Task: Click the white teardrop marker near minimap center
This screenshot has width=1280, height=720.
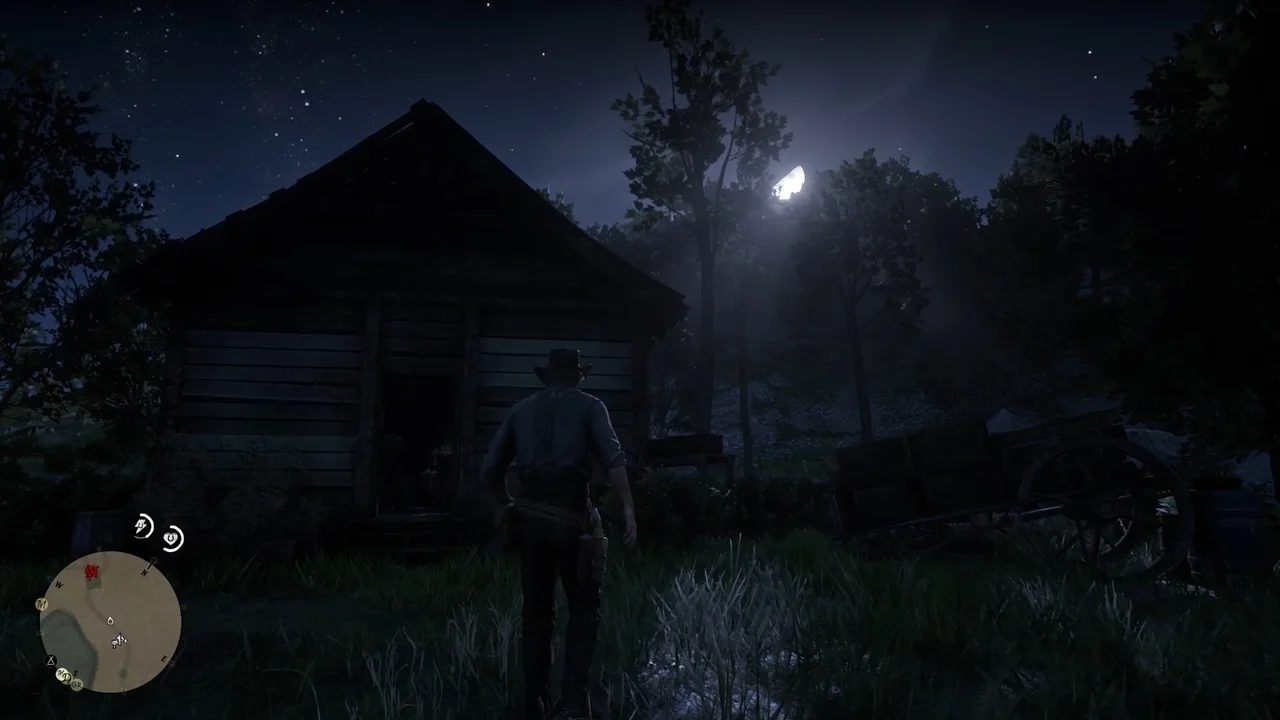Action: click(110, 621)
